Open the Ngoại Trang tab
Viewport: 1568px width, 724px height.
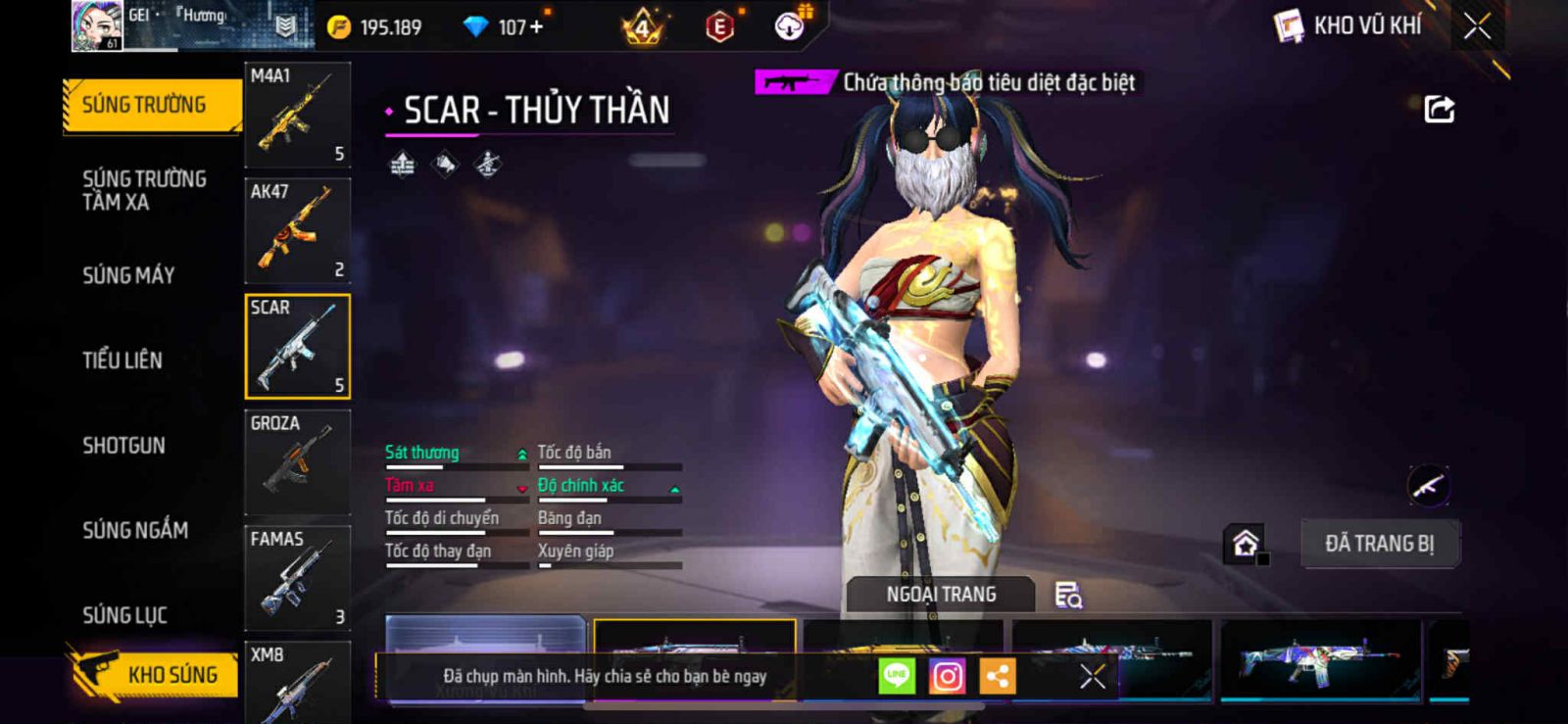(x=941, y=595)
